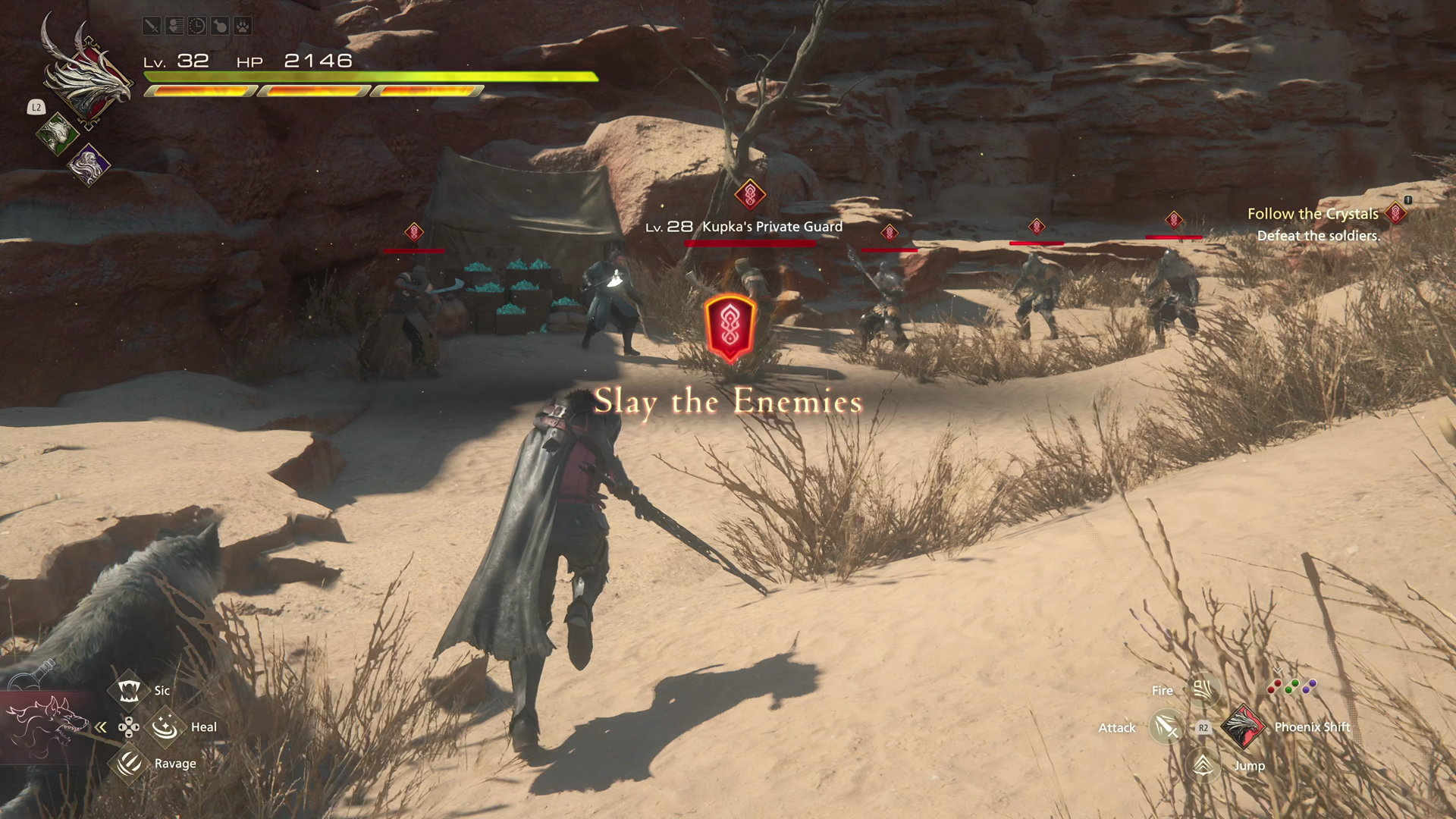Click the paw print status icon
This screenshot has height=819, width=1456.
point(242,27)
